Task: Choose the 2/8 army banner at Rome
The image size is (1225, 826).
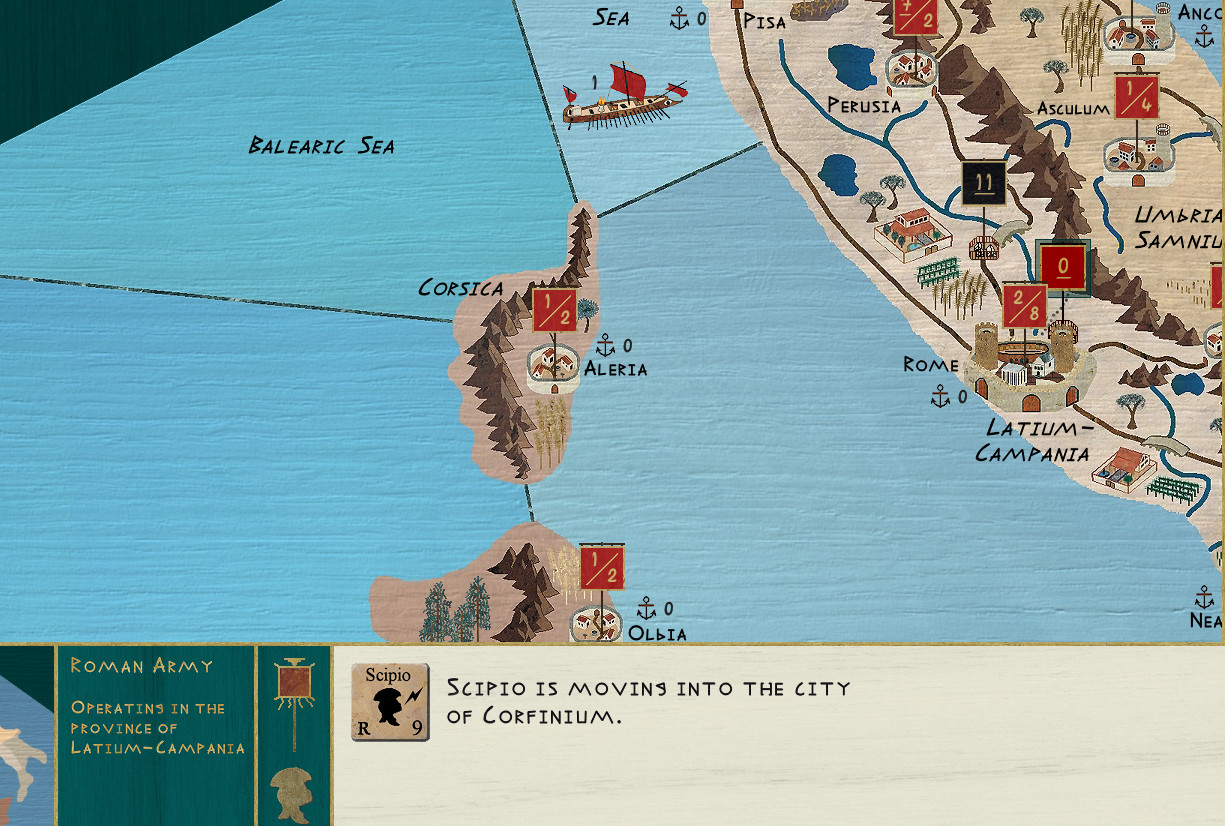Action: 1025,306
